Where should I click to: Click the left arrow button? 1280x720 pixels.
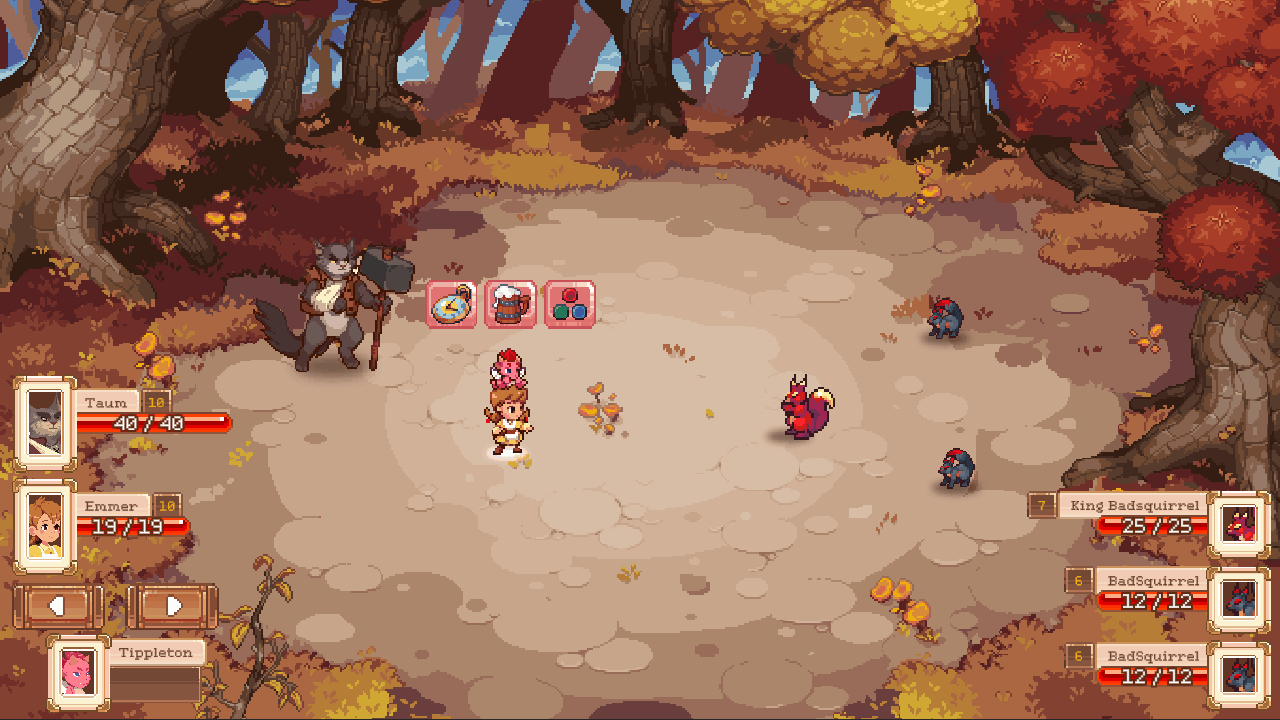point(58,606)
